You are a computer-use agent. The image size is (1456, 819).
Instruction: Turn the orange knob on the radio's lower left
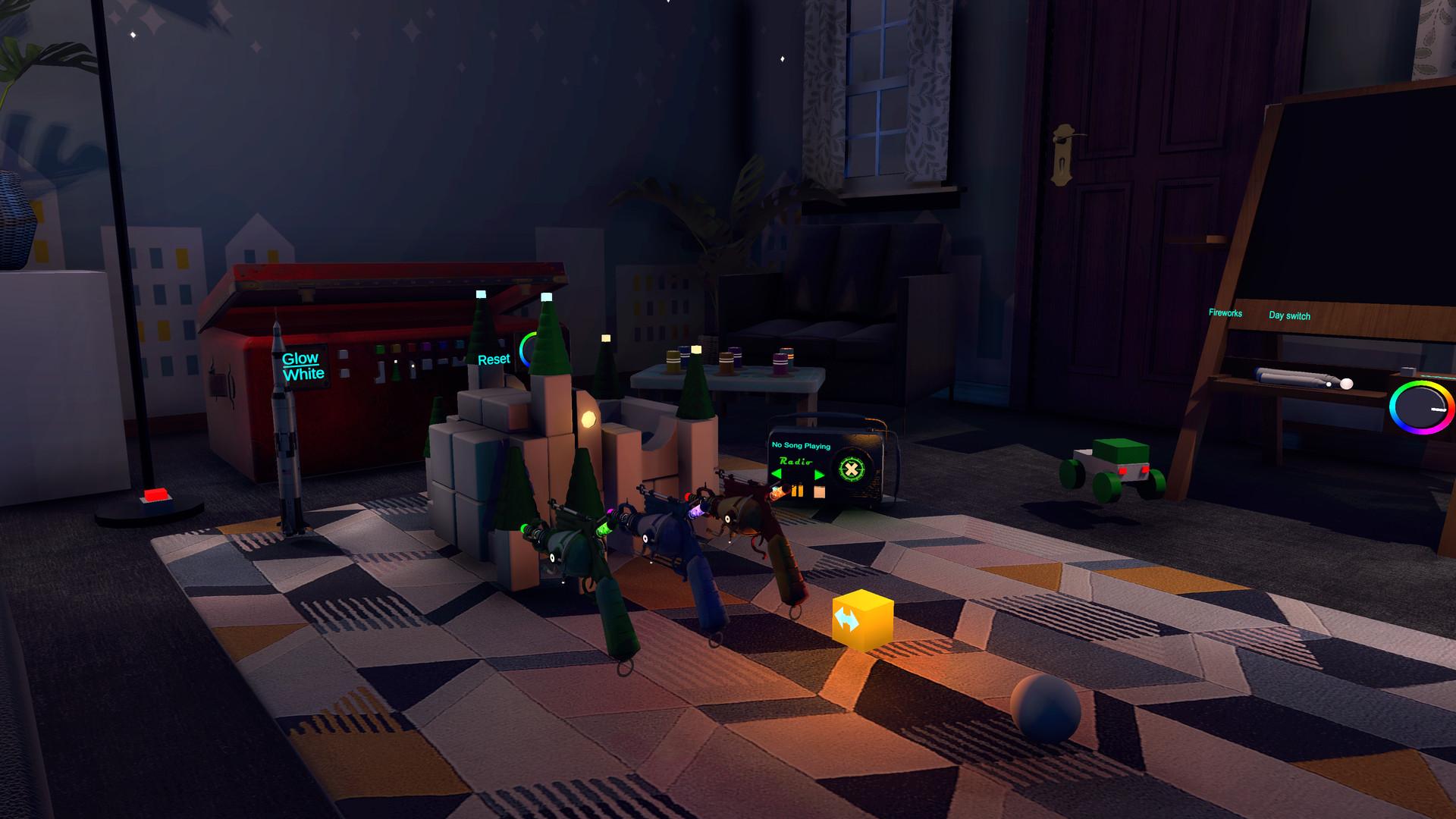778,491
